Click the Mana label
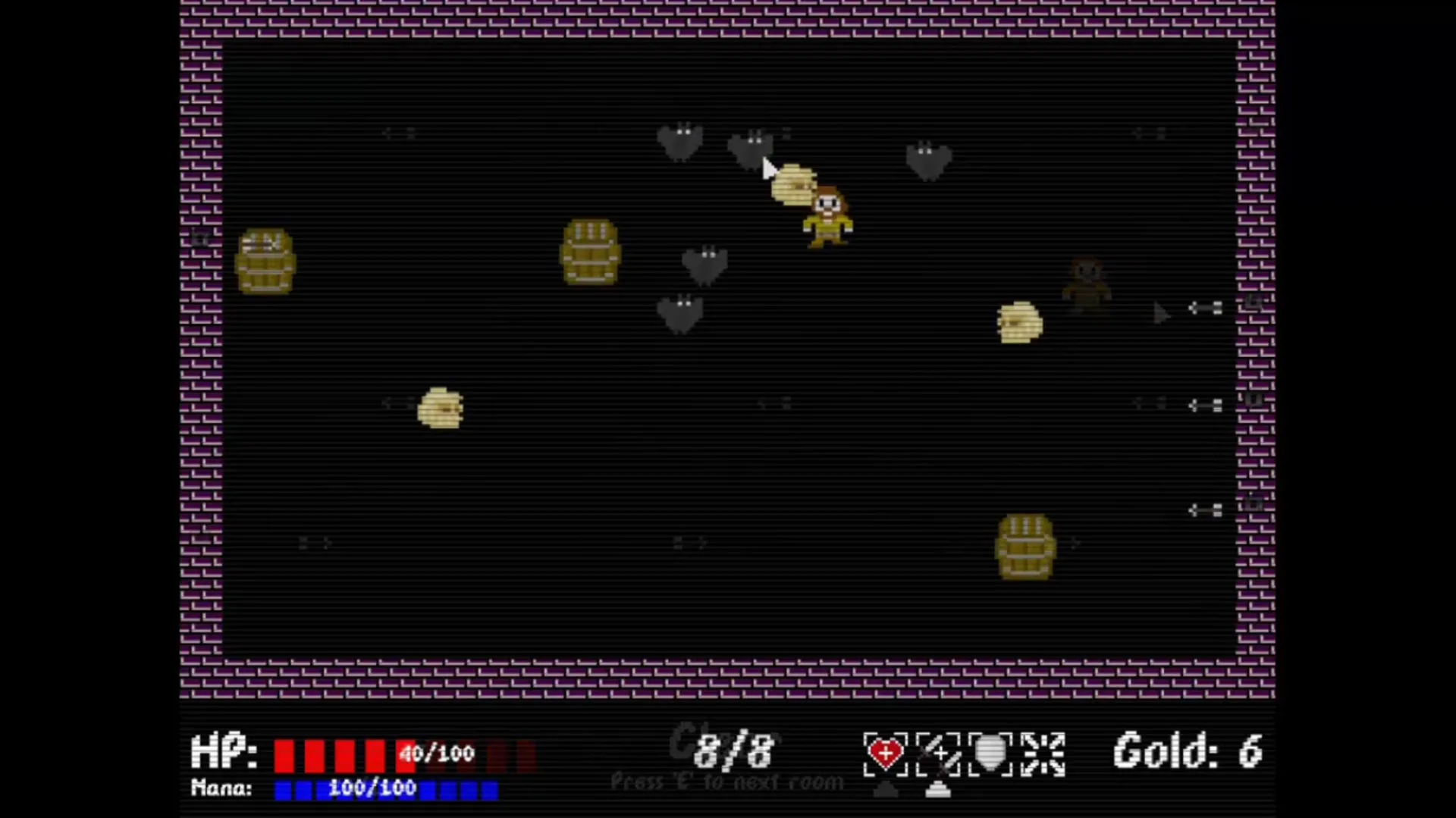Screen dimensions: 1456x818 tap(222, 788)
